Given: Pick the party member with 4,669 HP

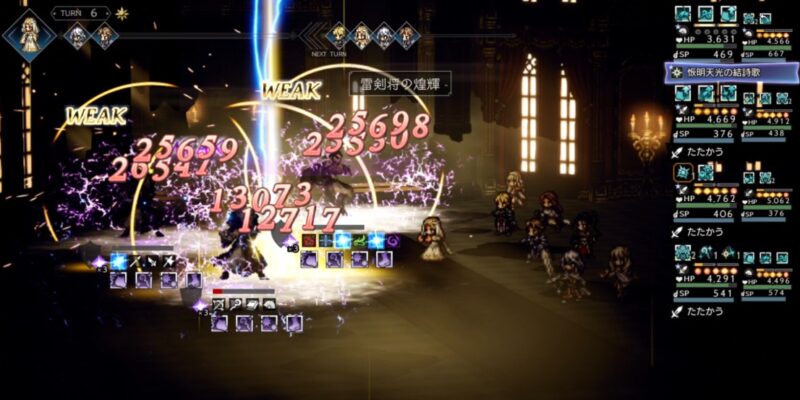Looking at the screenshot, I should (706, 119).
